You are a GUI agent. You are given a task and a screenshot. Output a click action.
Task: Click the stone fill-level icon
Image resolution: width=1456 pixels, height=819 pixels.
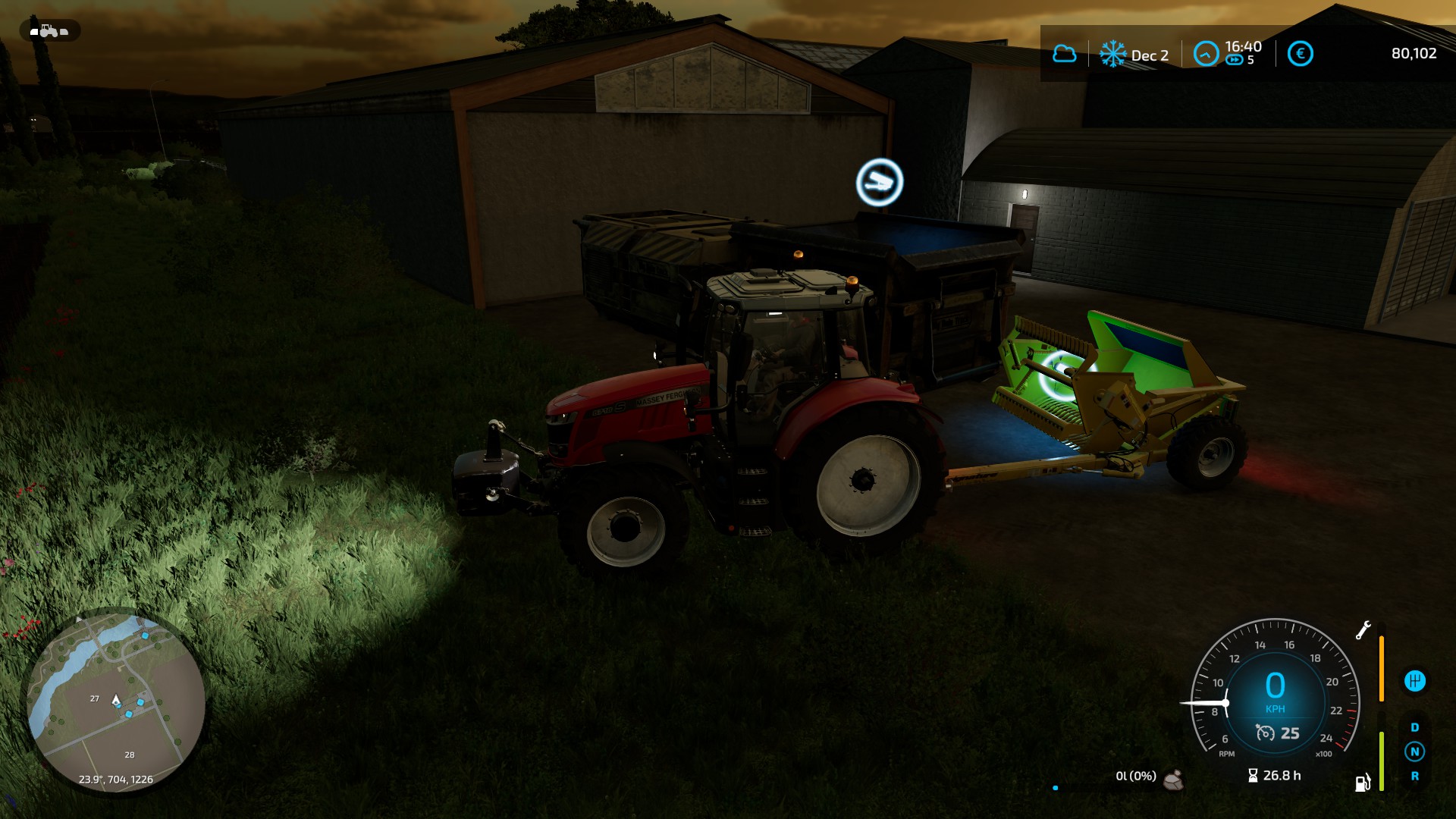tap(1174, 779)
